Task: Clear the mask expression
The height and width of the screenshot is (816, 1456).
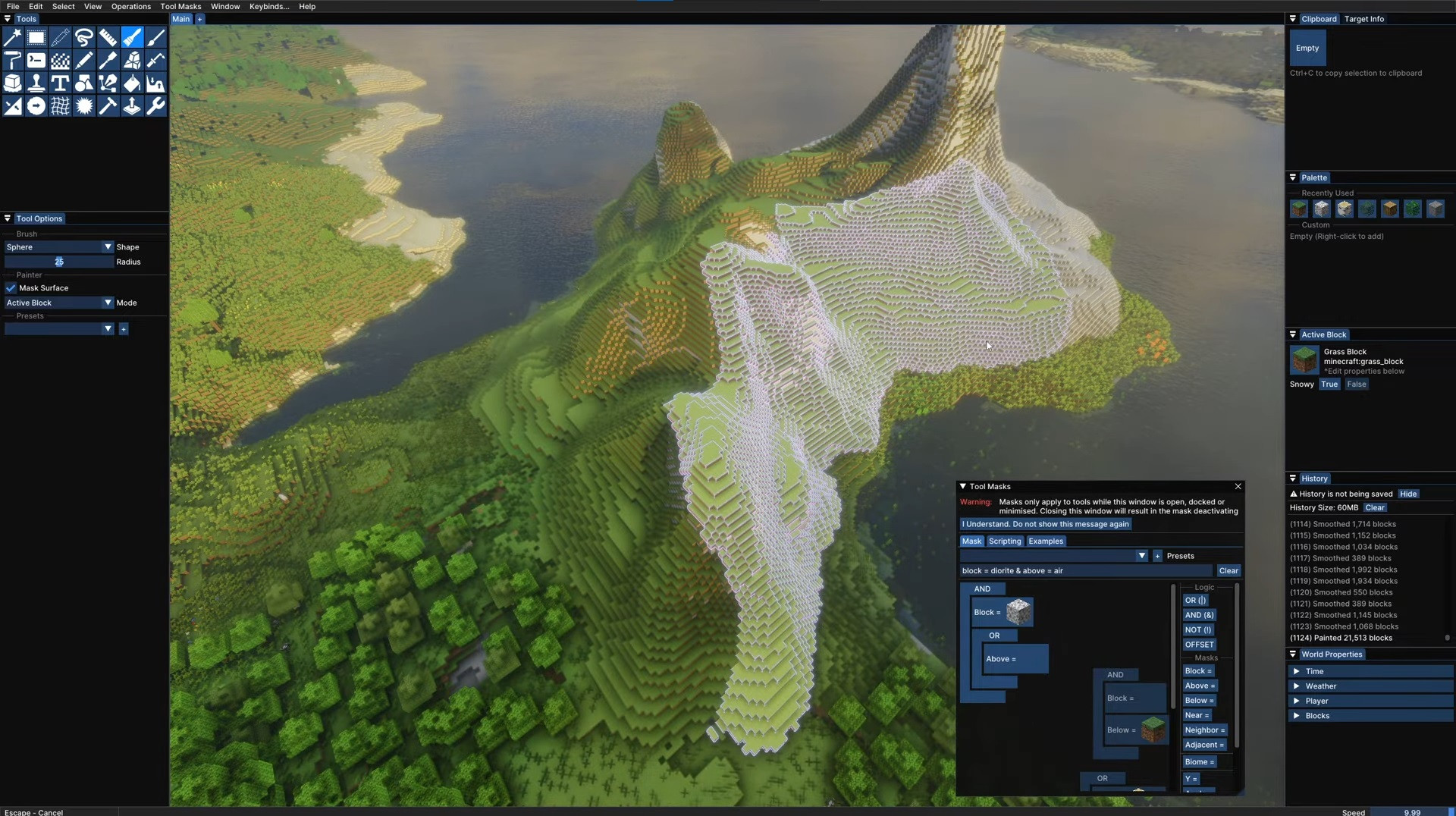Action: (1228, 571)
